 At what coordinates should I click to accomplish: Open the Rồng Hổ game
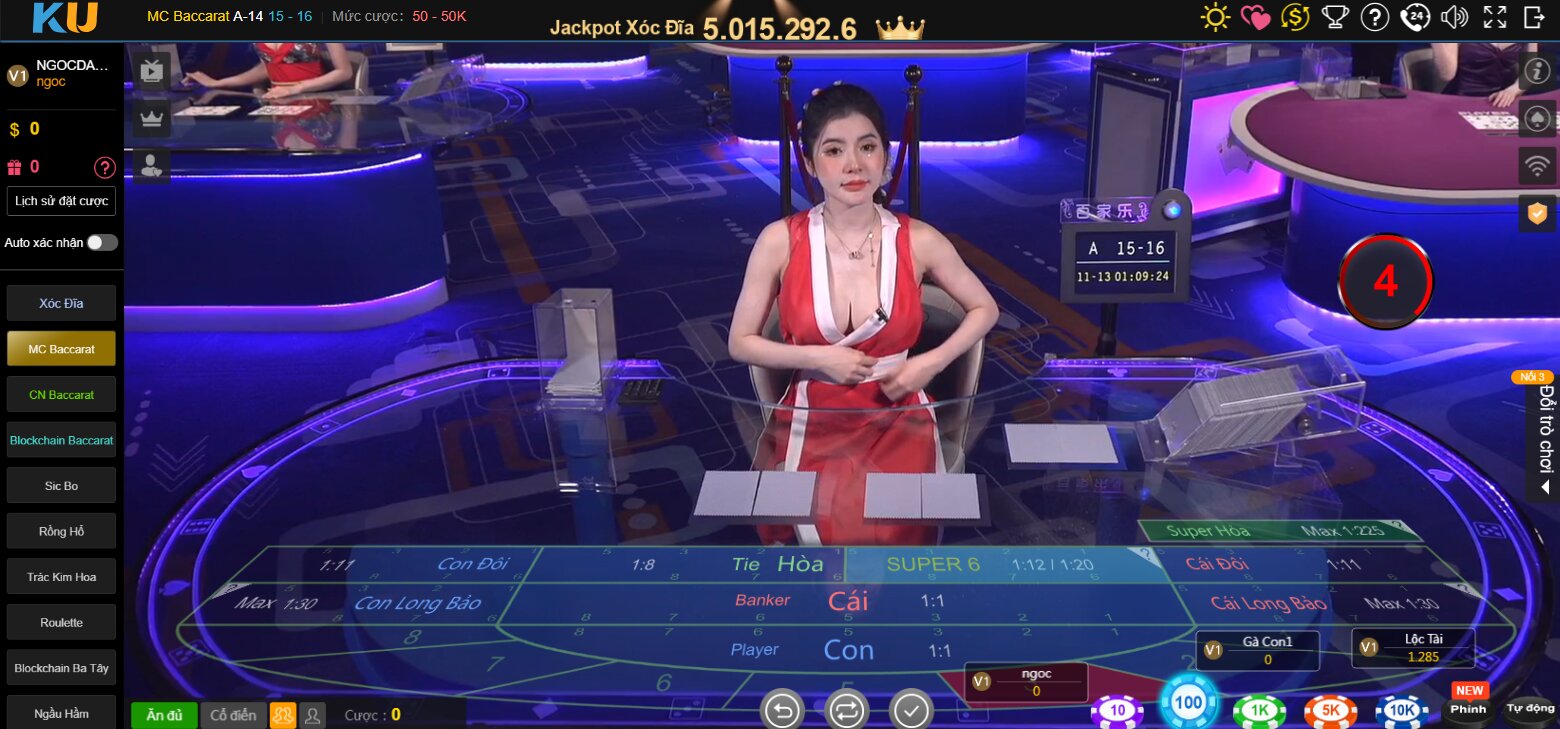(61, 531)
